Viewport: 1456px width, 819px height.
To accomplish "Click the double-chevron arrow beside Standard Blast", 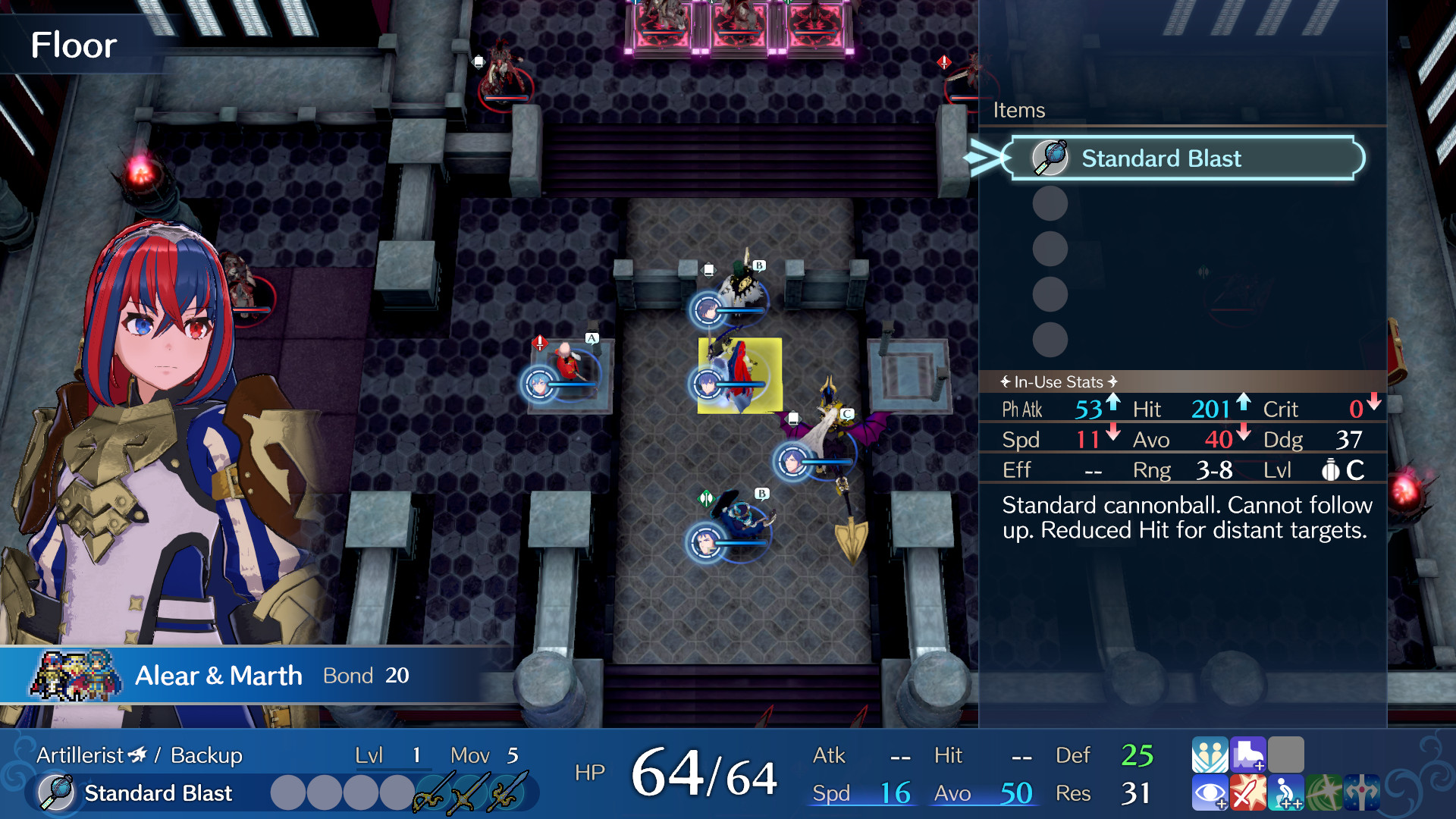I will [982, 158].
